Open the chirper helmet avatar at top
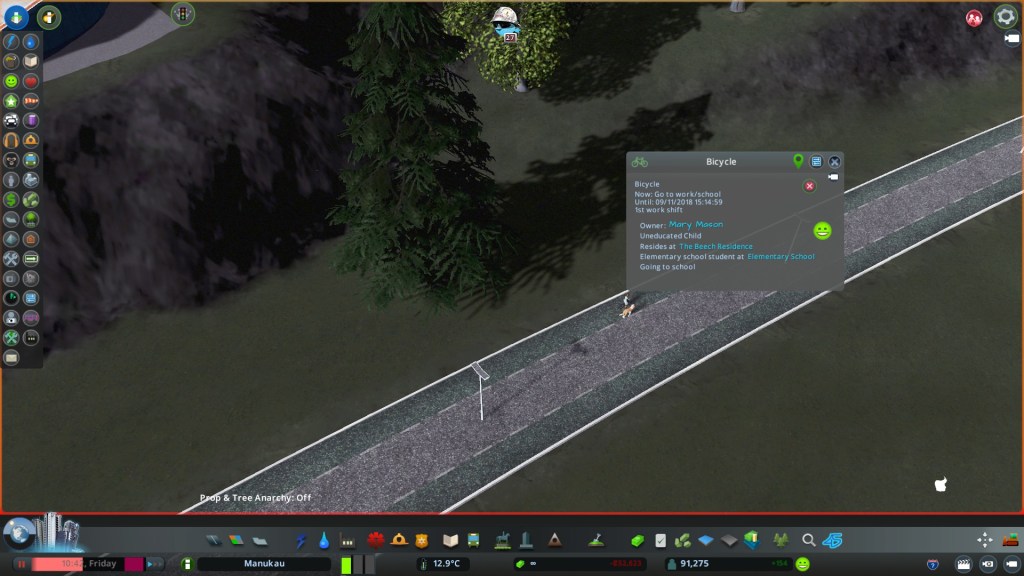This screenshot has width=1024, height=576. [x=505, y=20]
